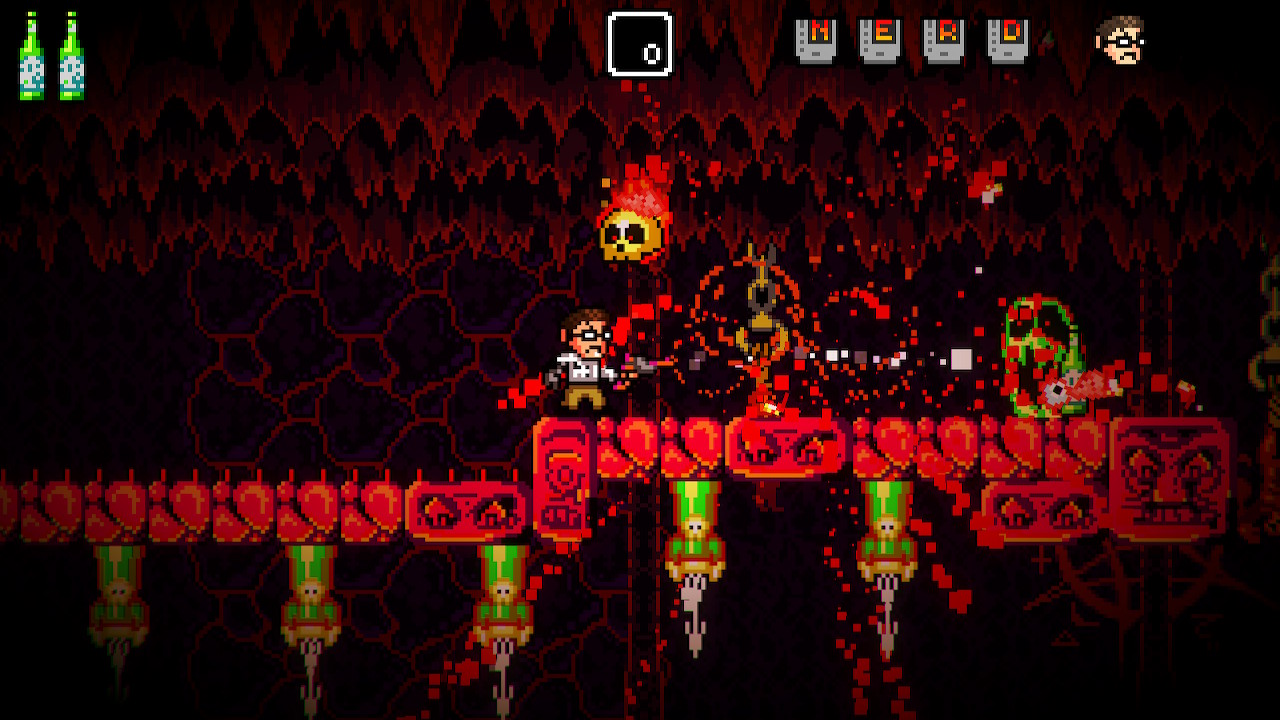The image size is (1280, 720).
Task: Select the R cartridge icon
Action: coord(944,41)
